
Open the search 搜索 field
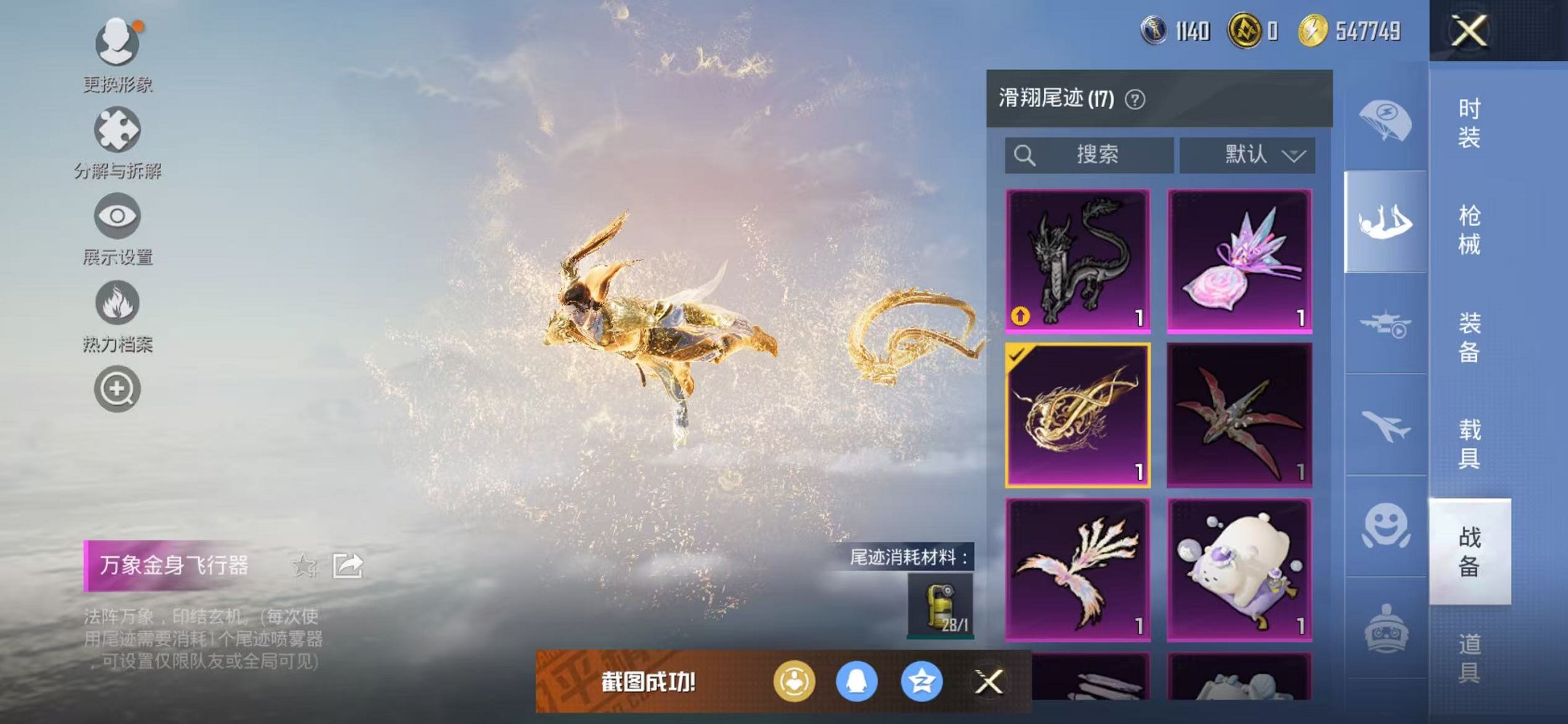tap(1089, 154)
